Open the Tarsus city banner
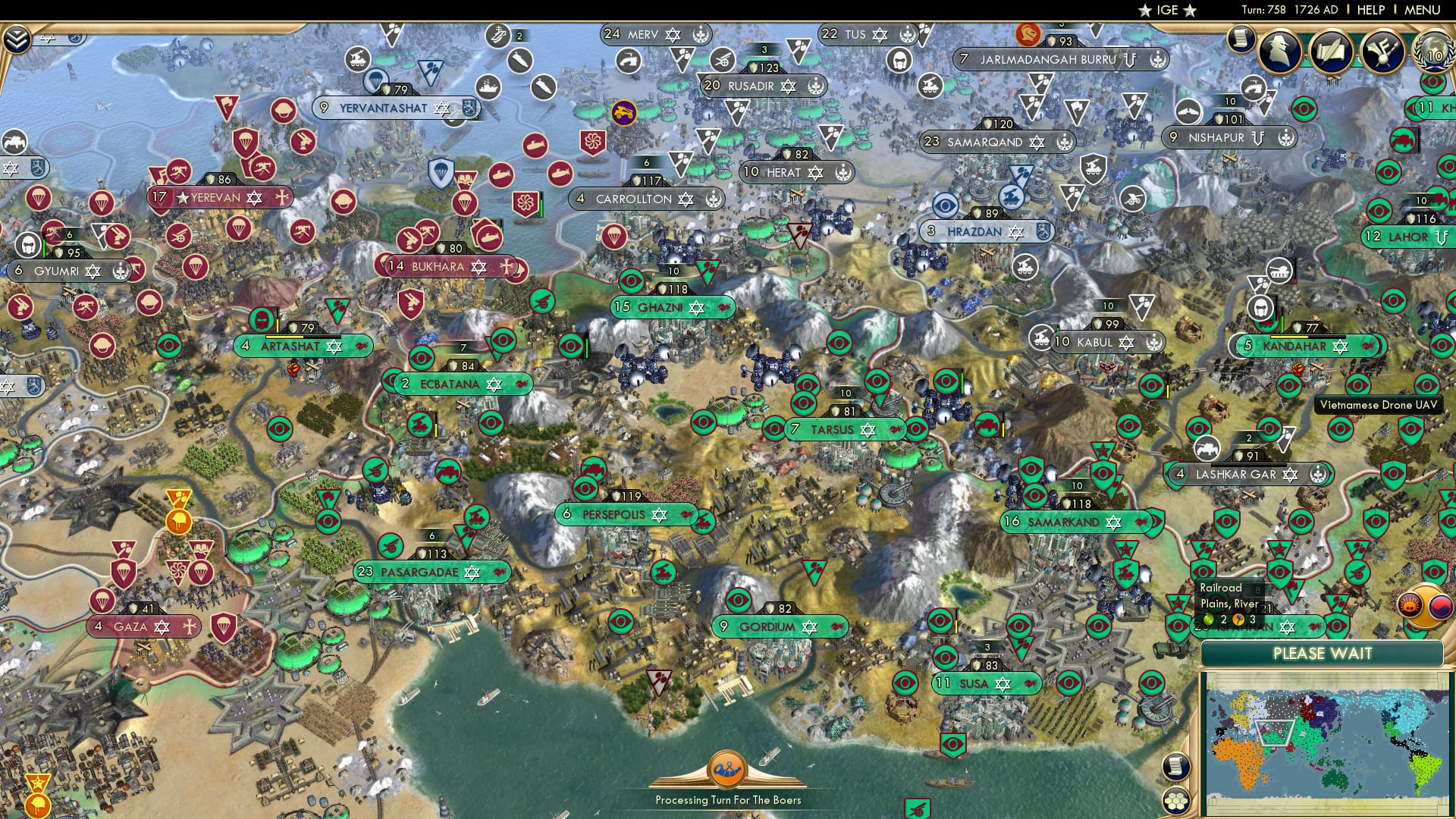 click(x=842, y=429)
